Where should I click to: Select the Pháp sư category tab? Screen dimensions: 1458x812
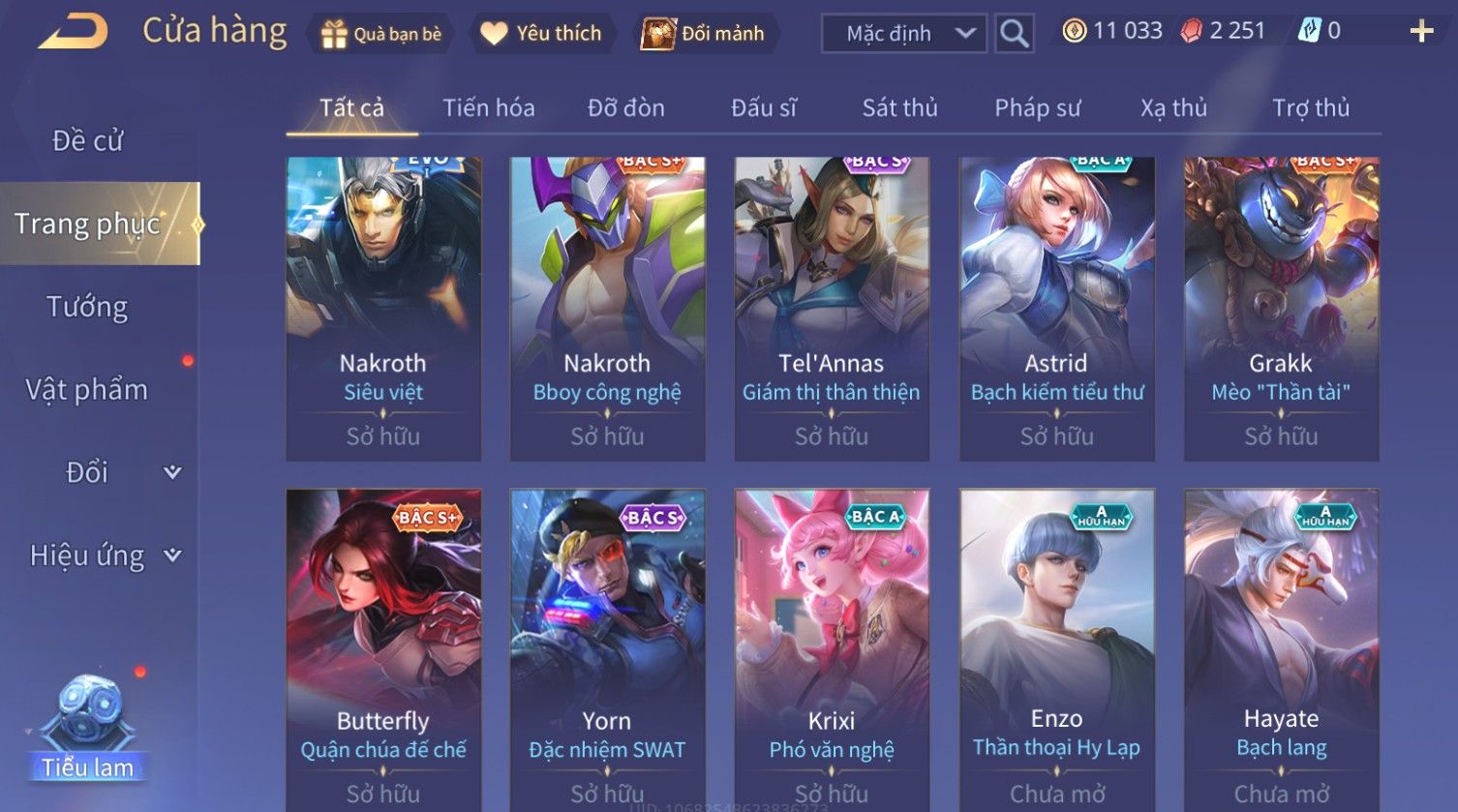[1037, 107]
